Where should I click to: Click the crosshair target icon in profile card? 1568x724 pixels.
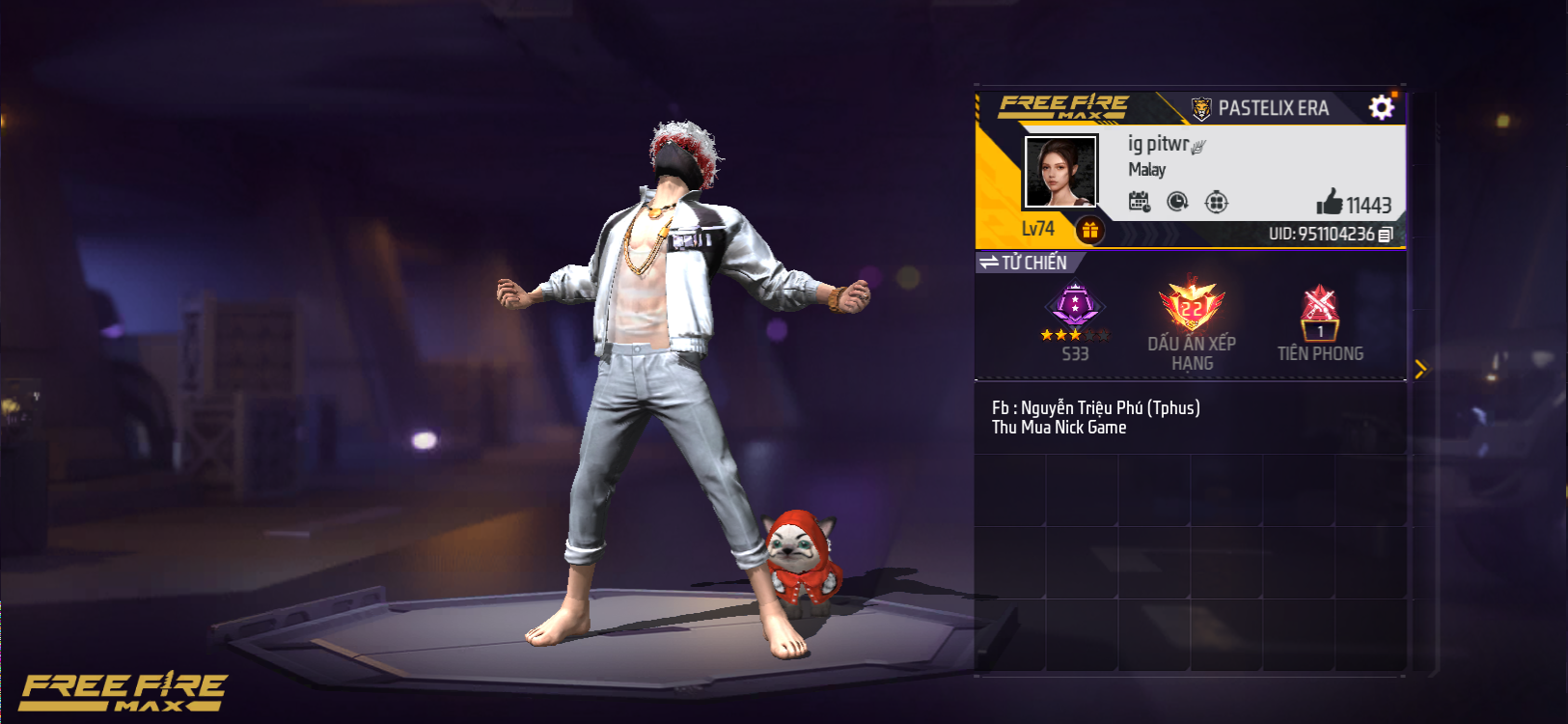[1218, 202]
